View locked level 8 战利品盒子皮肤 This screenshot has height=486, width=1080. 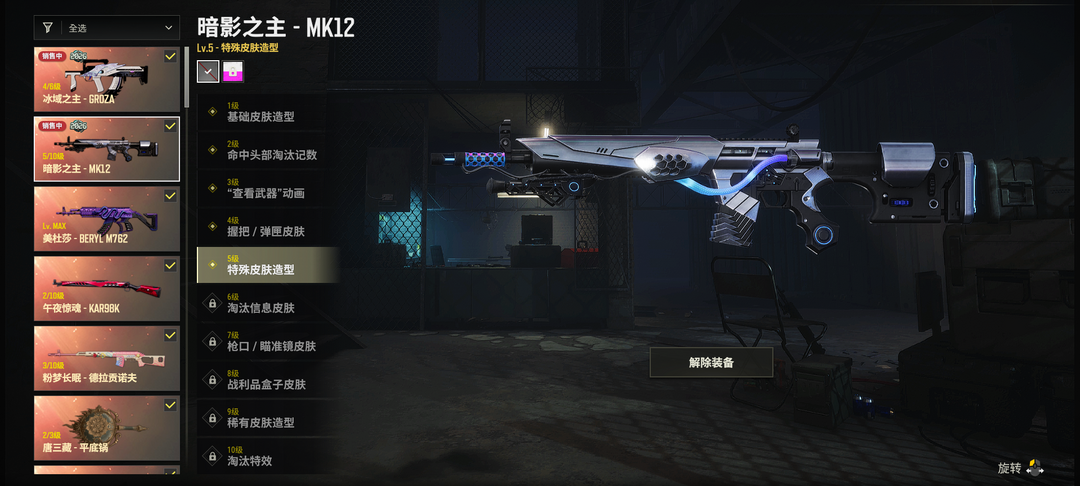tap(267, 379)
